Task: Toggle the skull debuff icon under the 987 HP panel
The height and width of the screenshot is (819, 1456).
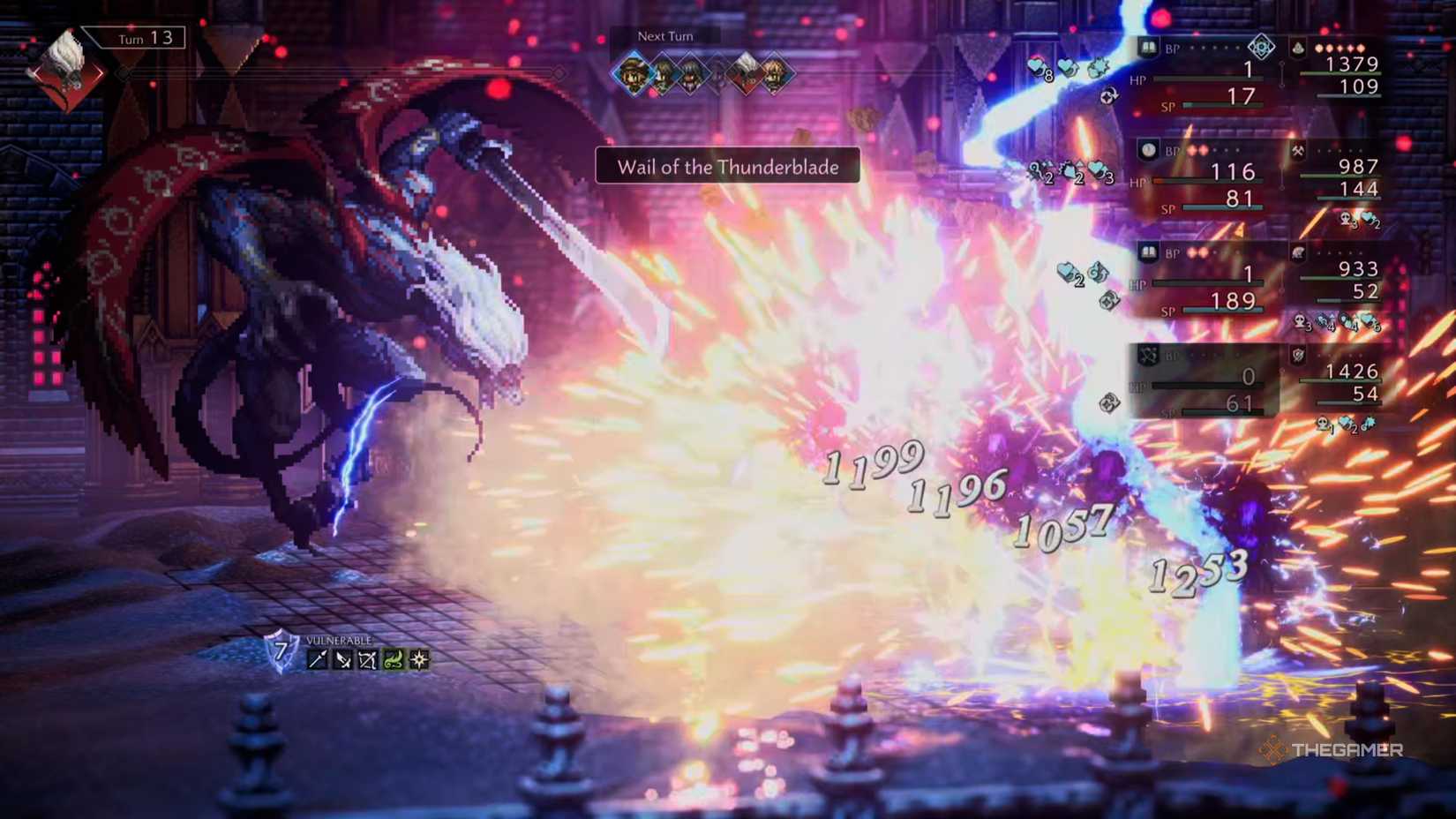Action: [1345, 219]
